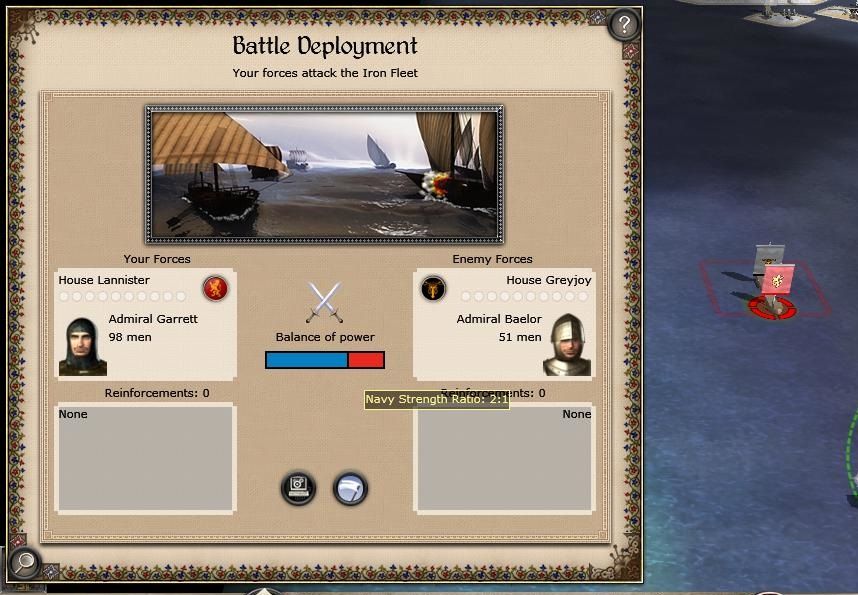The height and width of the screenshot is (595, 858).
Task: Select Admiral Garrett's portrait
Action: (x=82, y=346)
